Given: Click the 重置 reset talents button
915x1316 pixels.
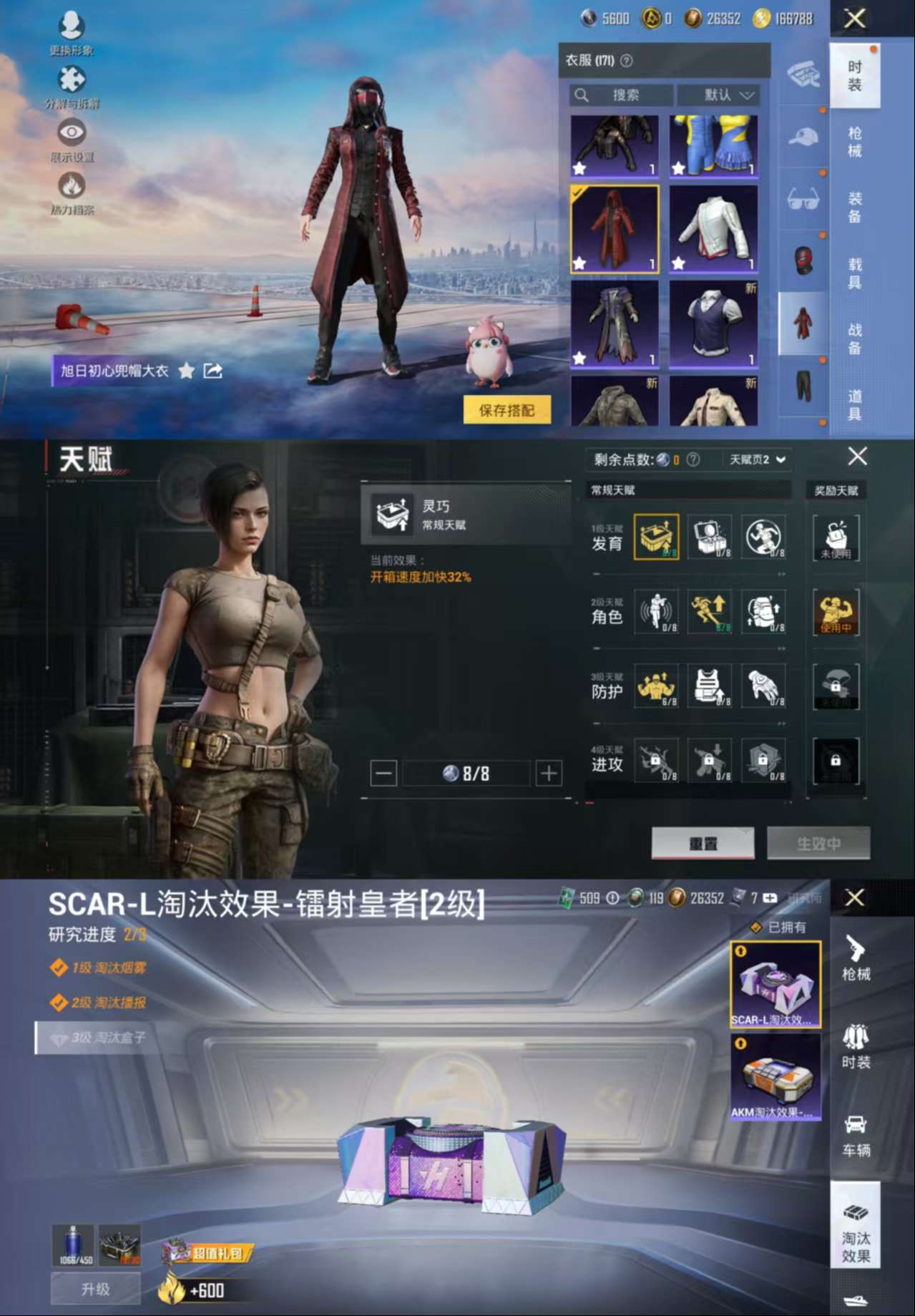Looking at the screenshot, I should coord(703,844).
